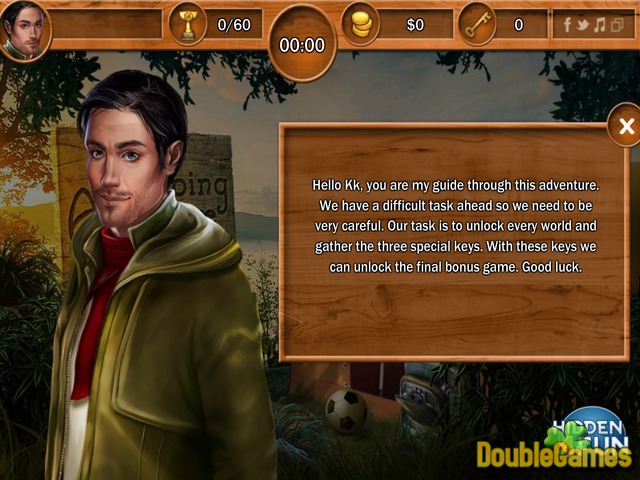The width and height of the screenshot is (640, 480).
Task: Select the player portrait avatar
Action: pos(25,30)
